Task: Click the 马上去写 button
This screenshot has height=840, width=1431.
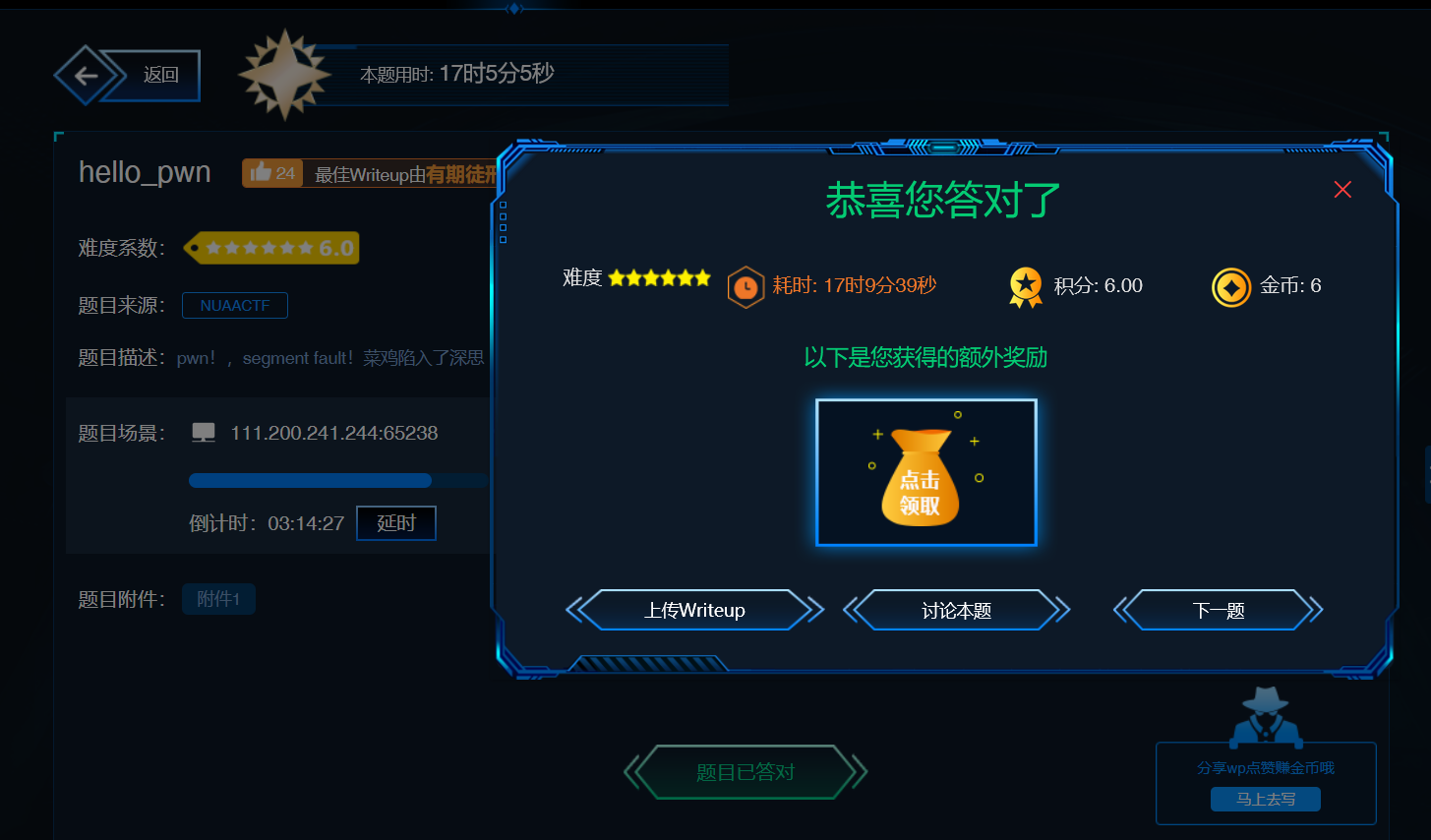Action: [1266, 799]
